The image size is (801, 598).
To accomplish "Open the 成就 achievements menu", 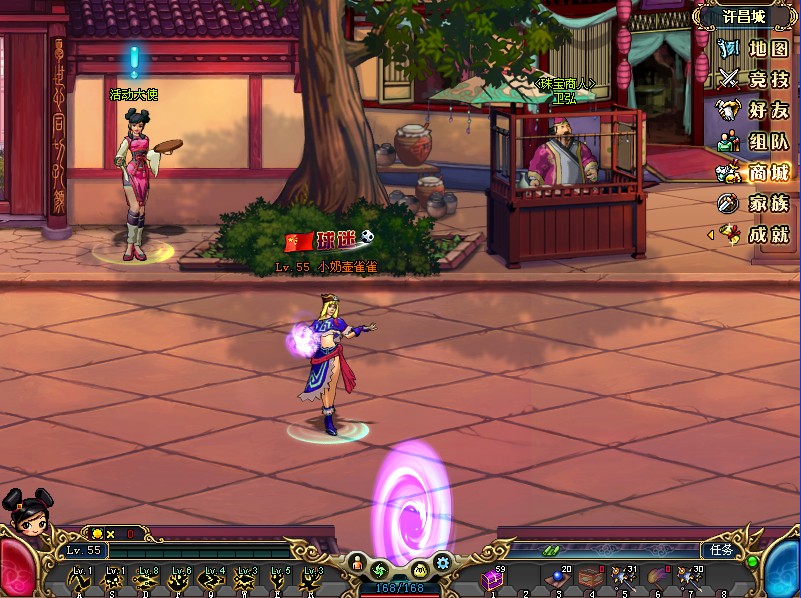I will pyautogui.click(x=756, y=234).
